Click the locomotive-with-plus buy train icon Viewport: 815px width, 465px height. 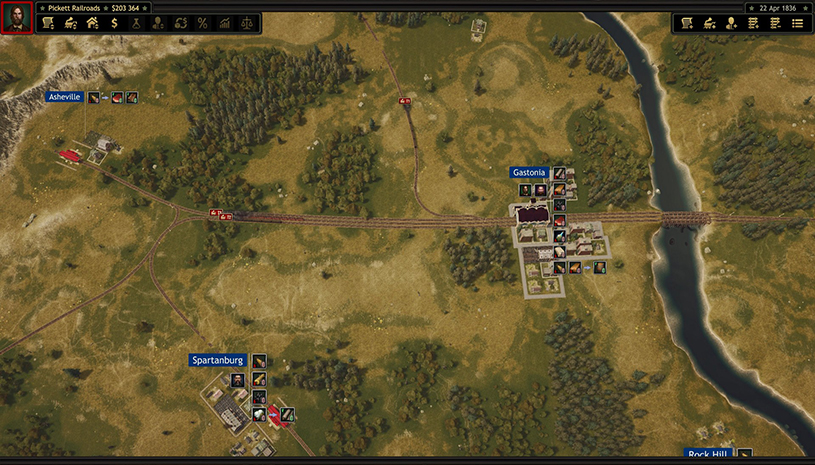709,23
